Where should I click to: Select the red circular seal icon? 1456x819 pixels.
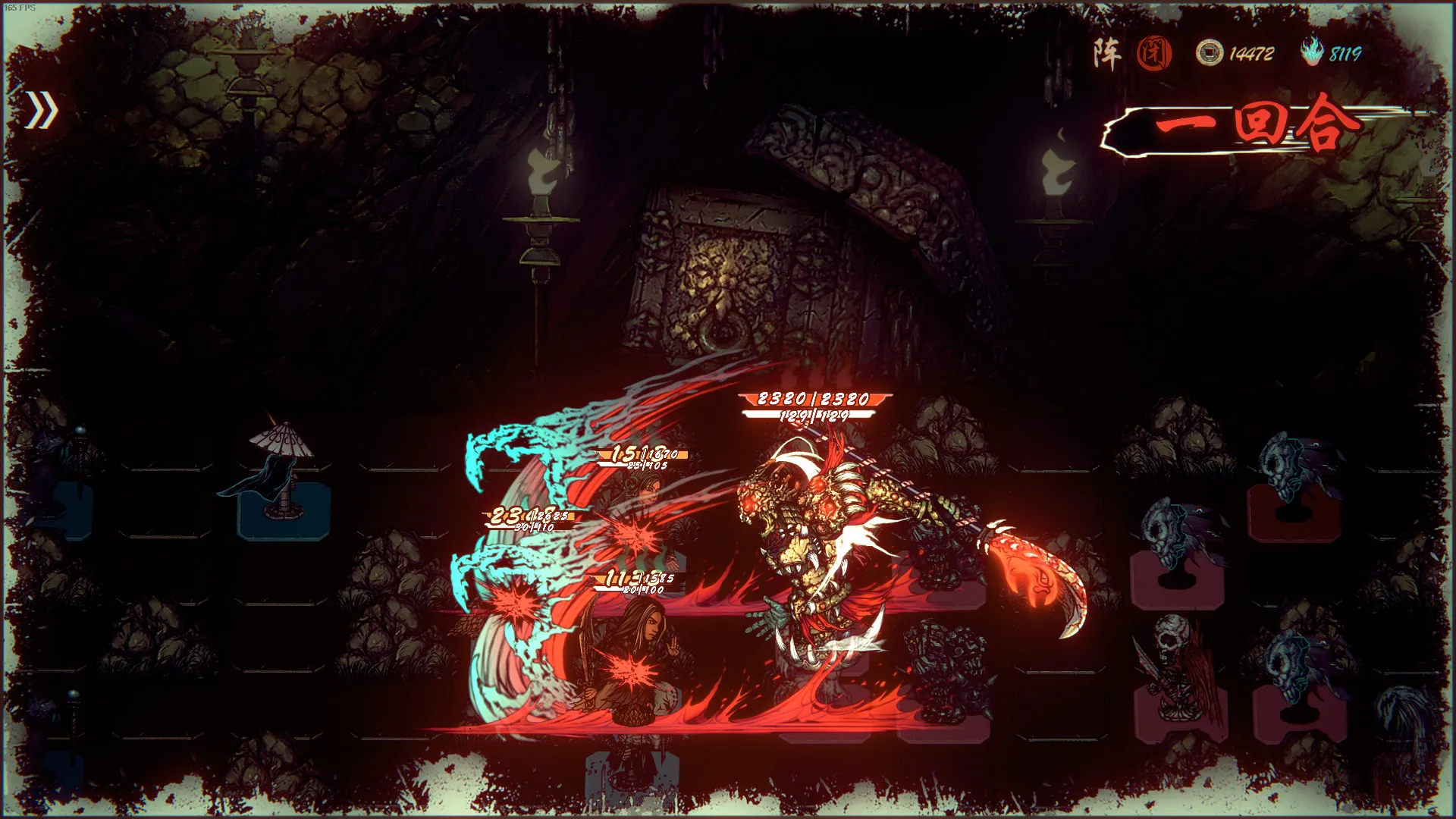pyautogui.click(x=1154, y=54)
